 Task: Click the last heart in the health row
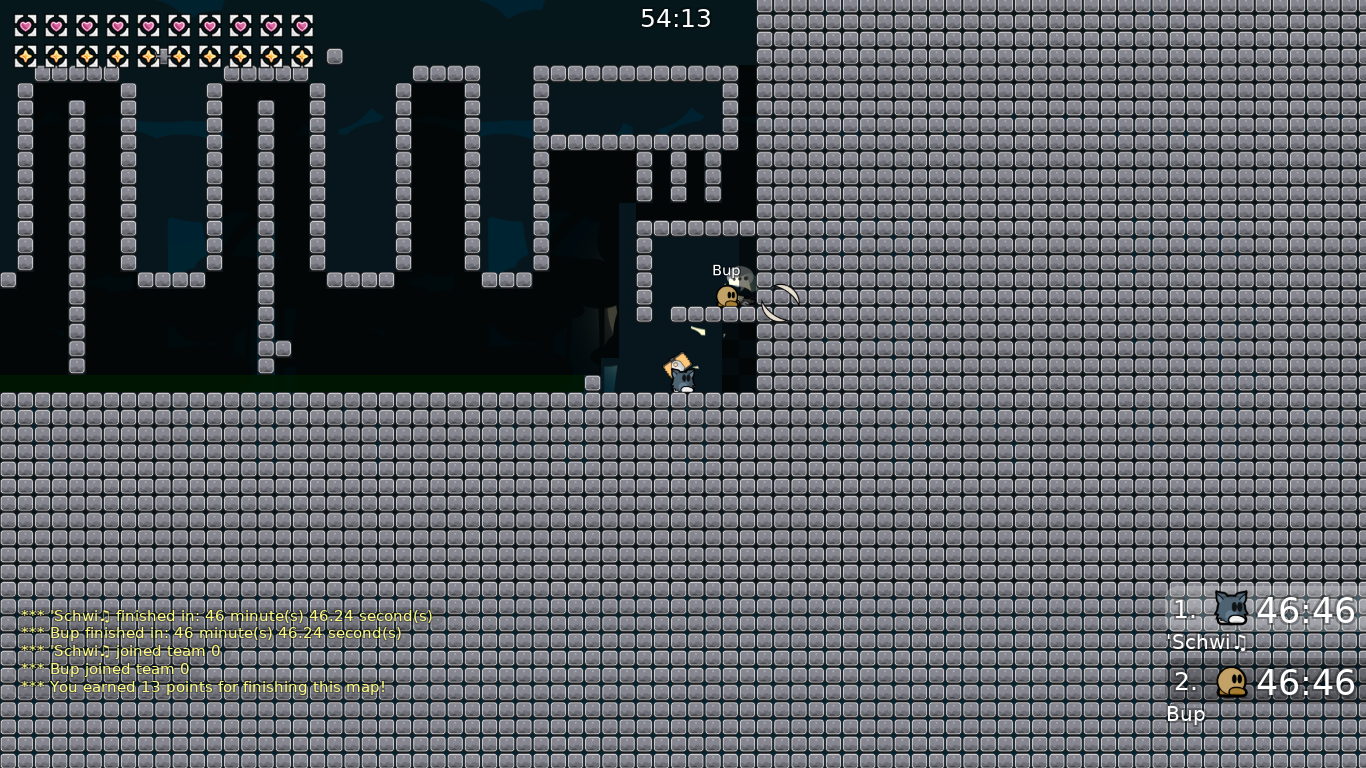tap(301, 26)
